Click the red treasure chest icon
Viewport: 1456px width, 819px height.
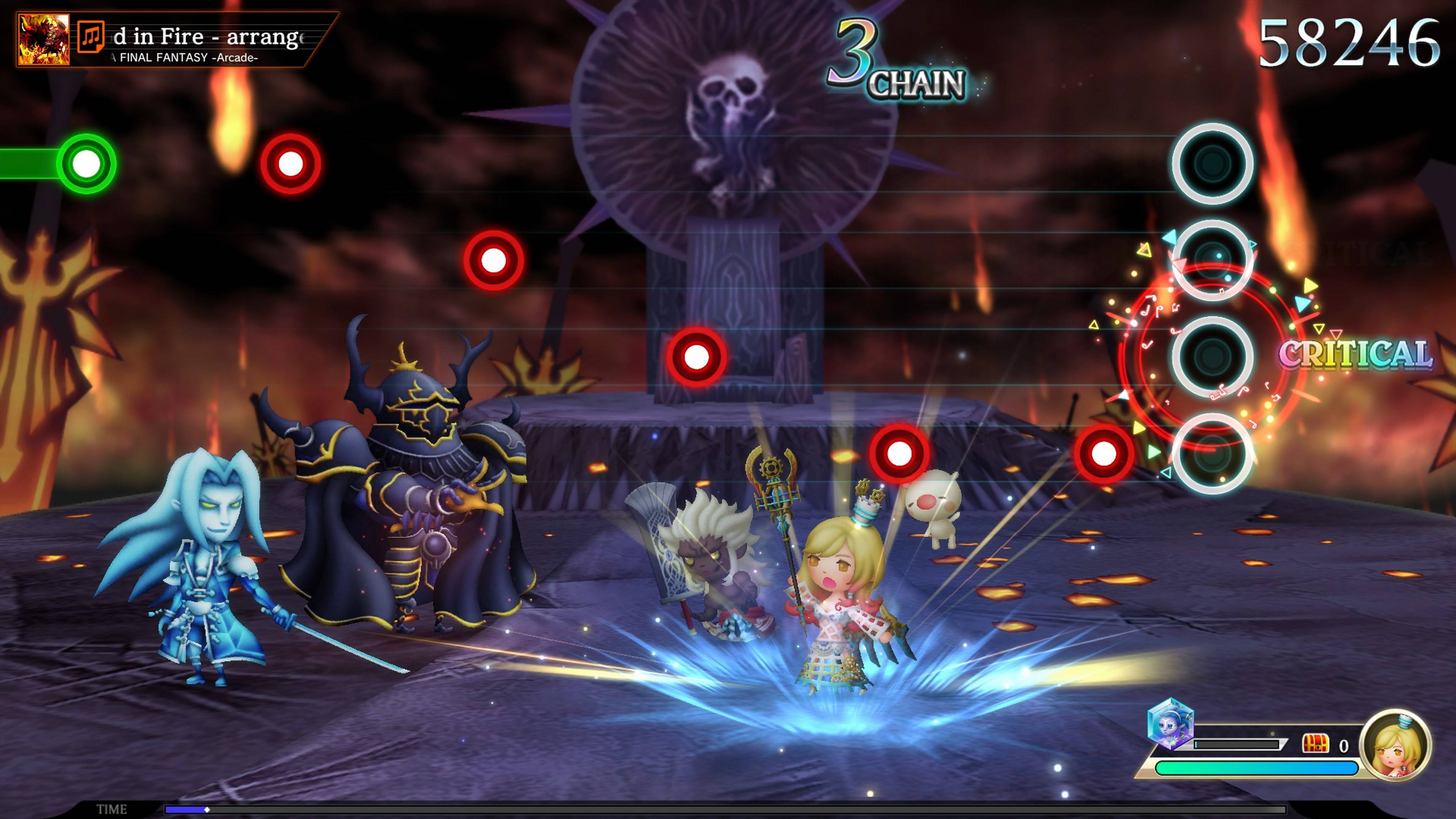point(1315,744)
